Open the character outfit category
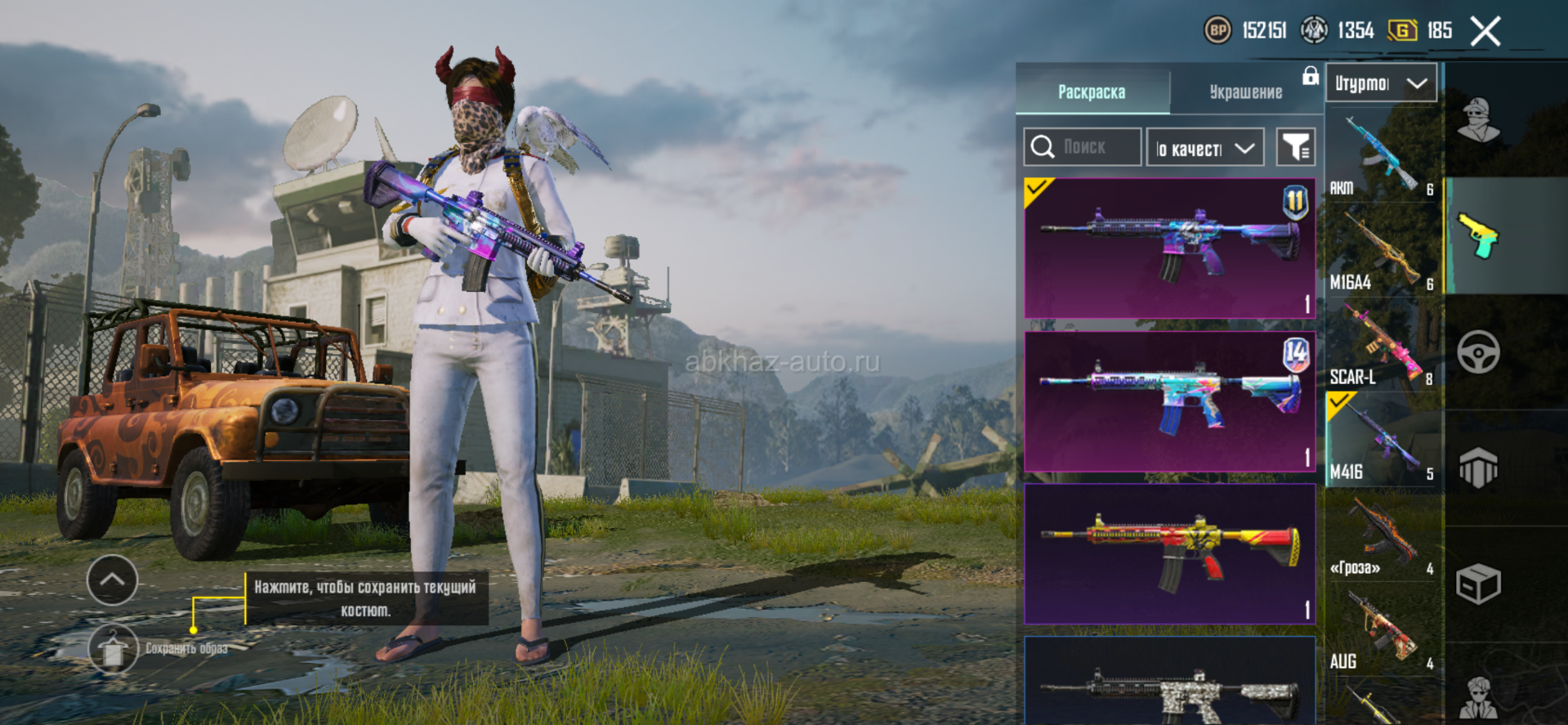Screen dimensions: 1568x725 click(x=1479, y=120)
